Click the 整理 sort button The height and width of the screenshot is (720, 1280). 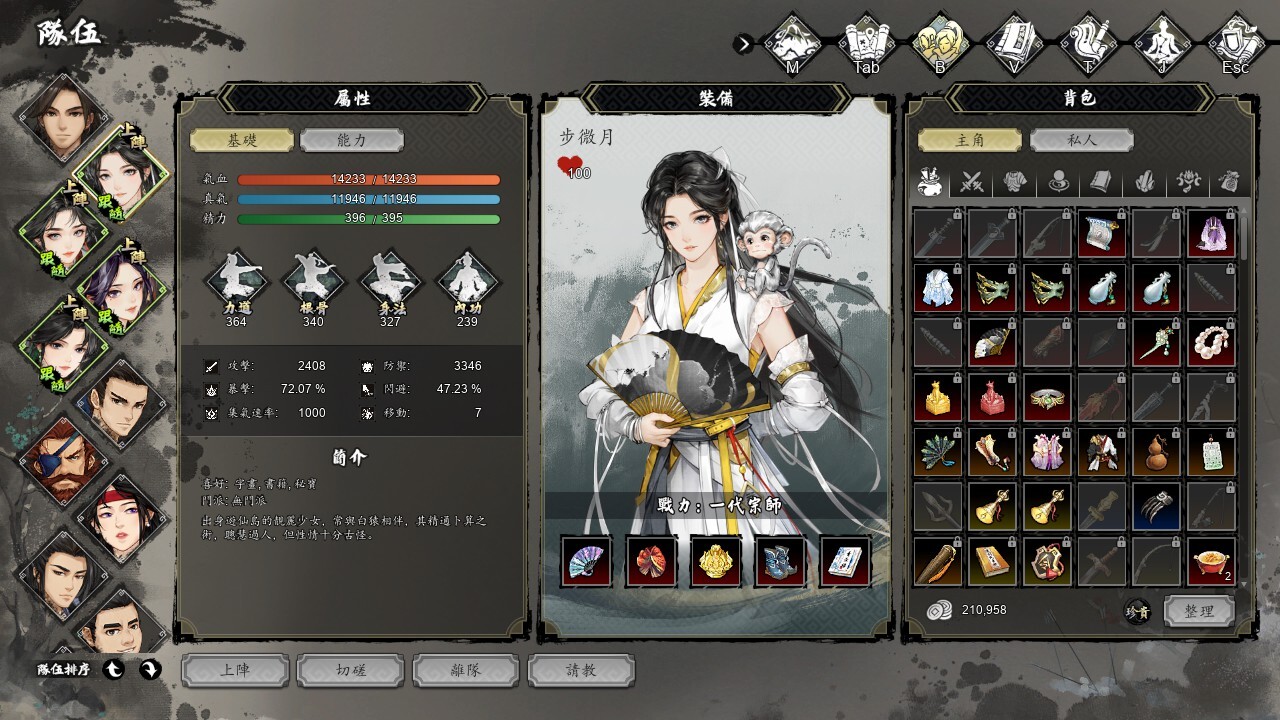[1199, 611]
